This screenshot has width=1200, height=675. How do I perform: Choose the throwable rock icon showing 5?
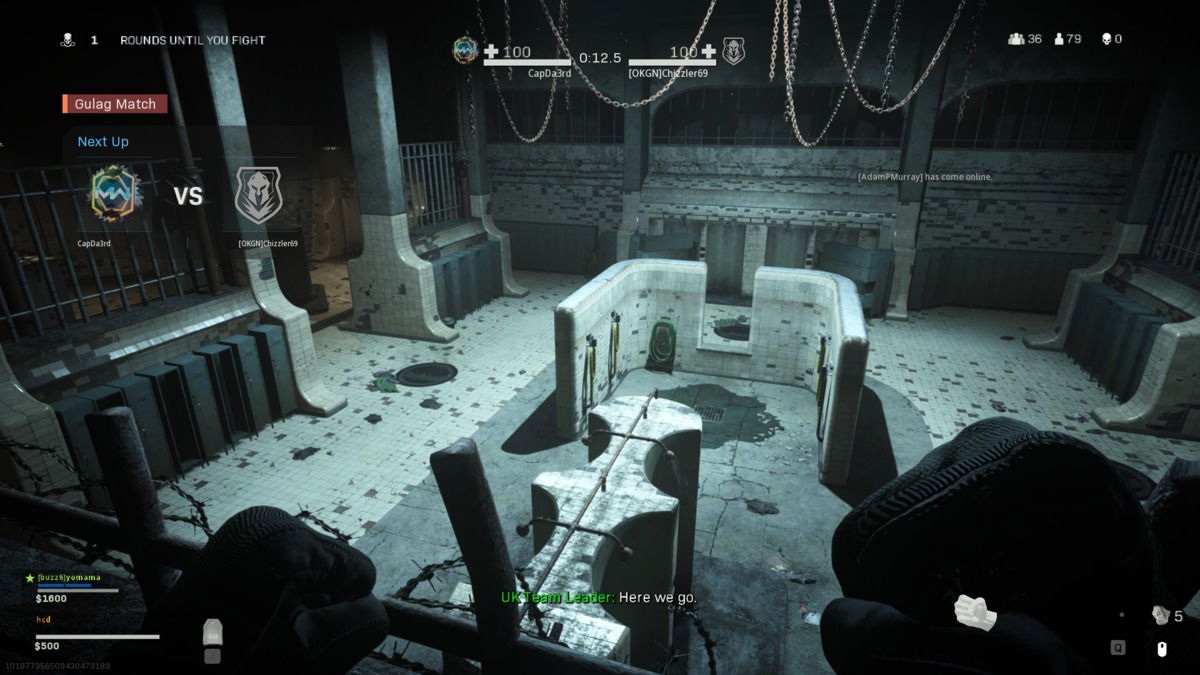coord(1160,615)
